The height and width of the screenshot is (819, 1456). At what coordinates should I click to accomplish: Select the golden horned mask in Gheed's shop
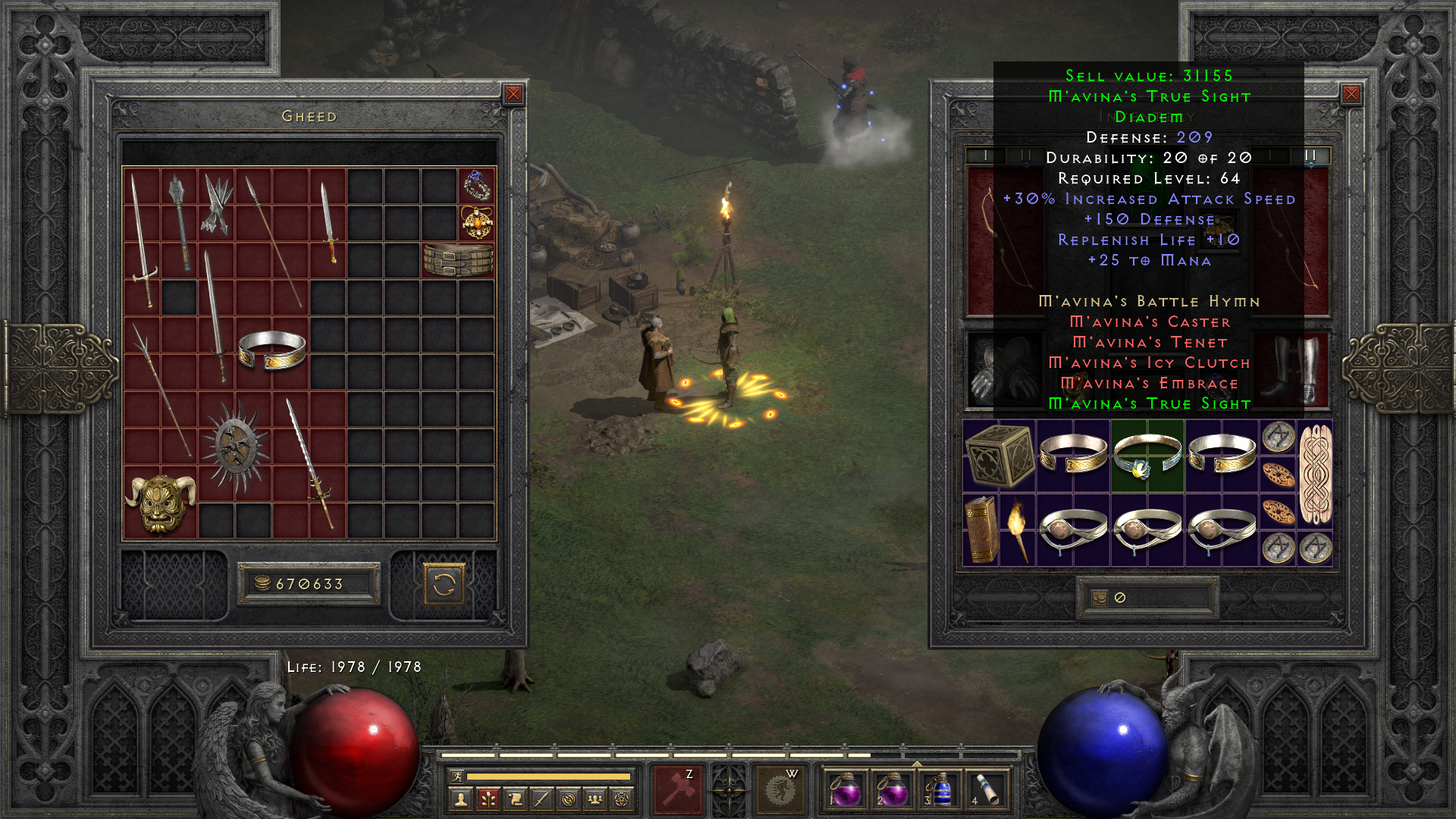pyautogui.click(x=160, y=502)
